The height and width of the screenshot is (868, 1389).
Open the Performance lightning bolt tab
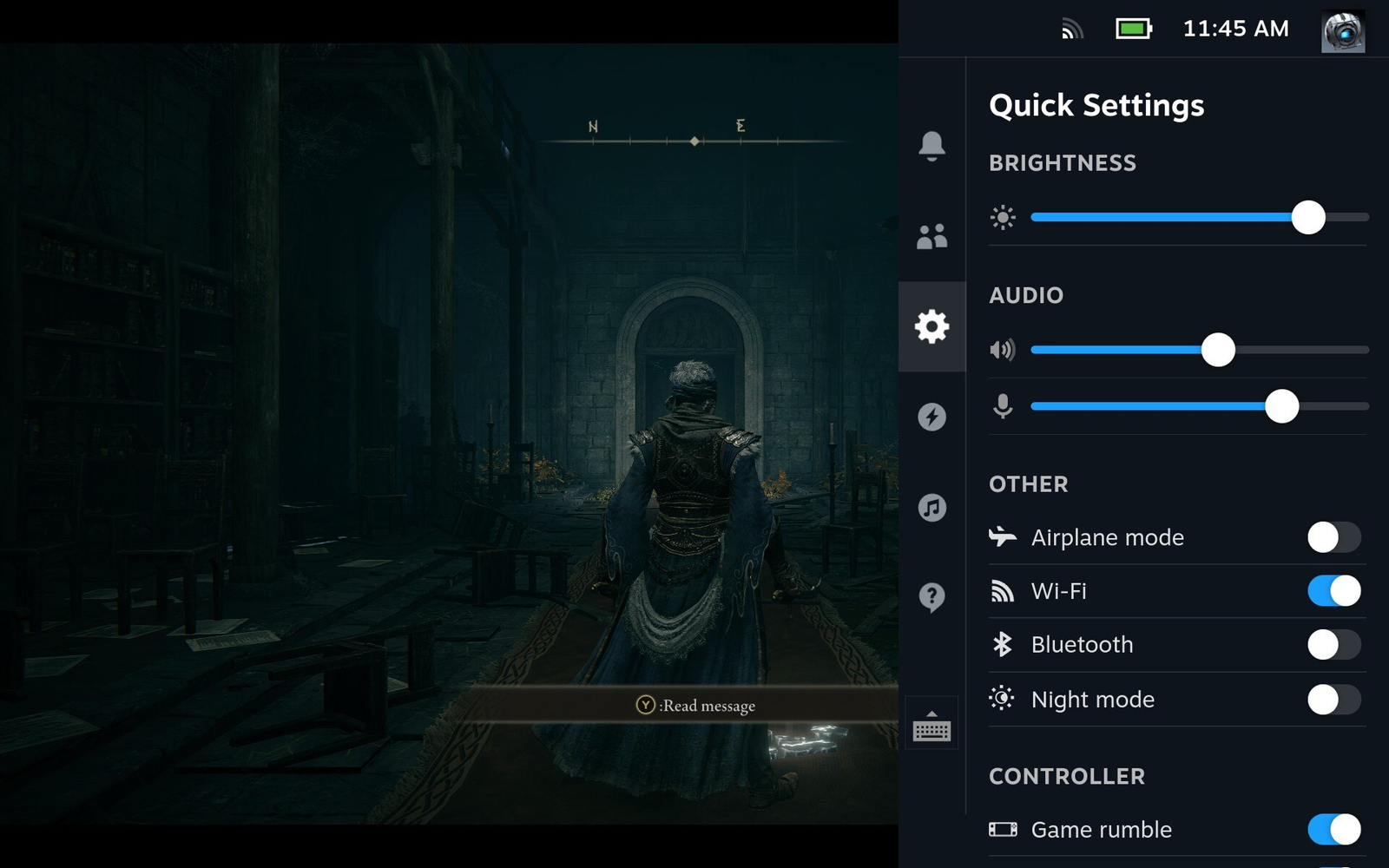pos(931,417)
